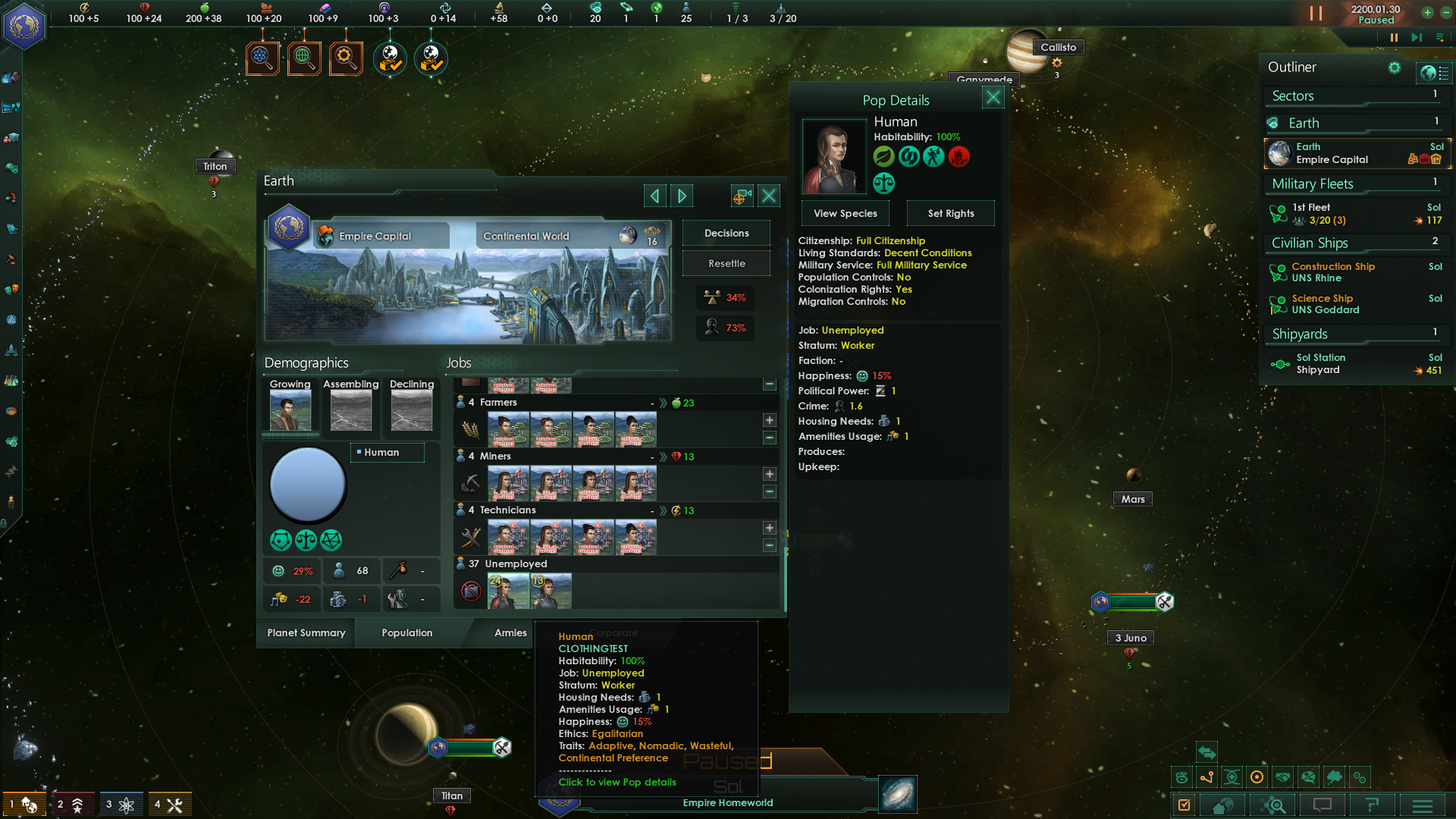Image resolution: width=1456 pixels, height=819 pixels.
Task: Open the message log speech bubble icon
Action: 1322,805
